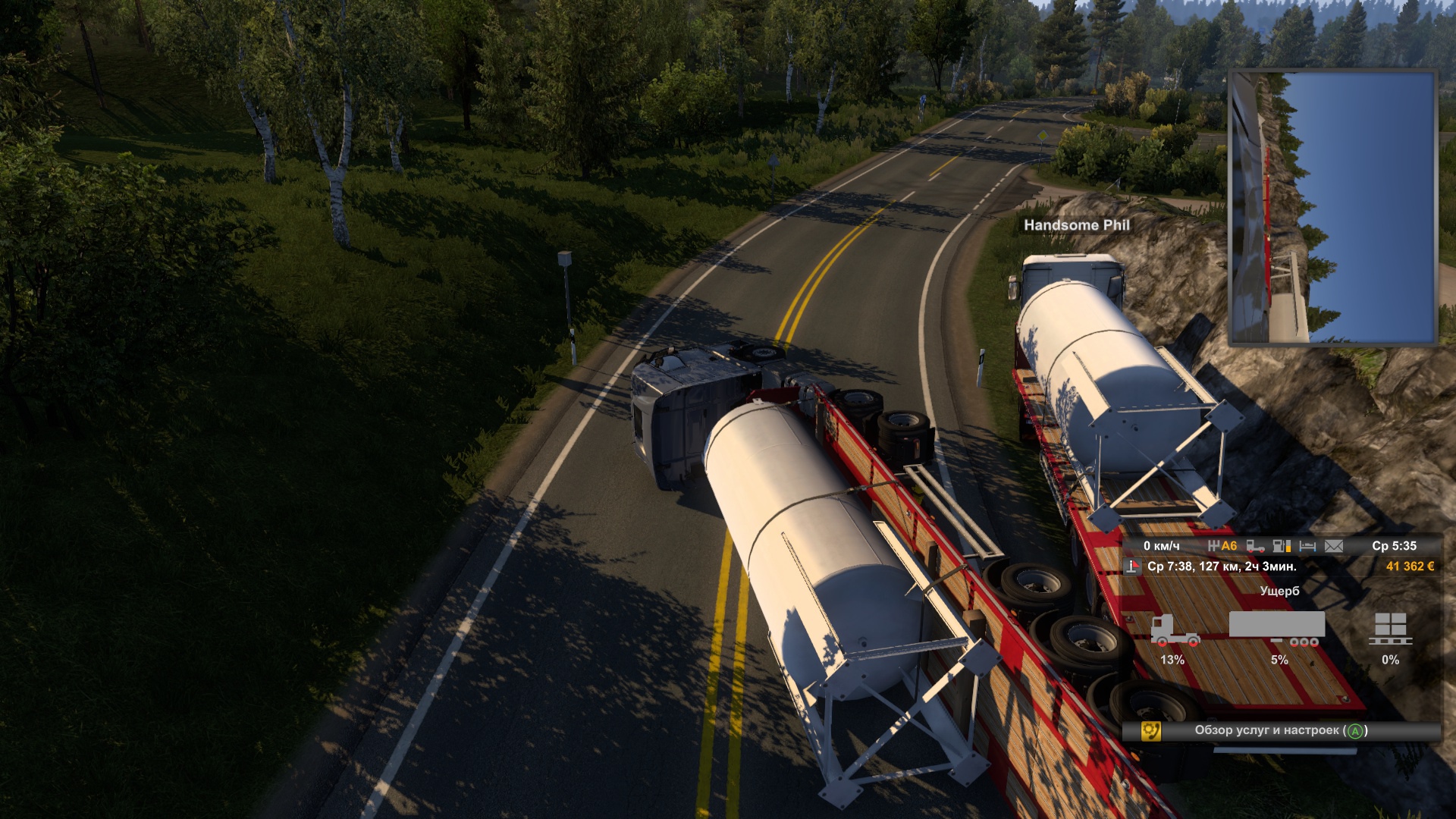Click the side mirror view panel
1456x819 pixels.
pos(1332,208)
